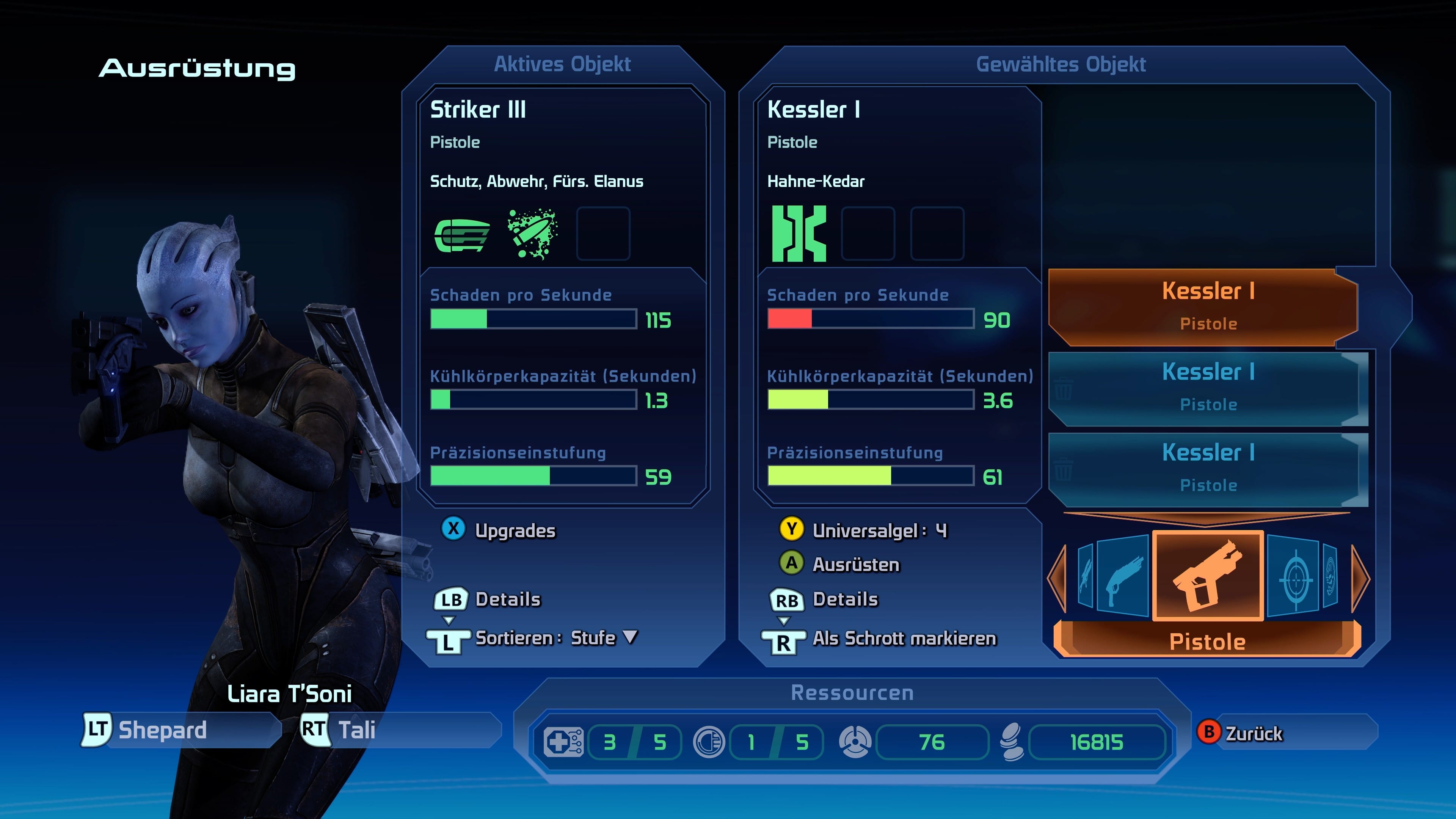Select the orange pistol category icon

tap(1207, 576)
